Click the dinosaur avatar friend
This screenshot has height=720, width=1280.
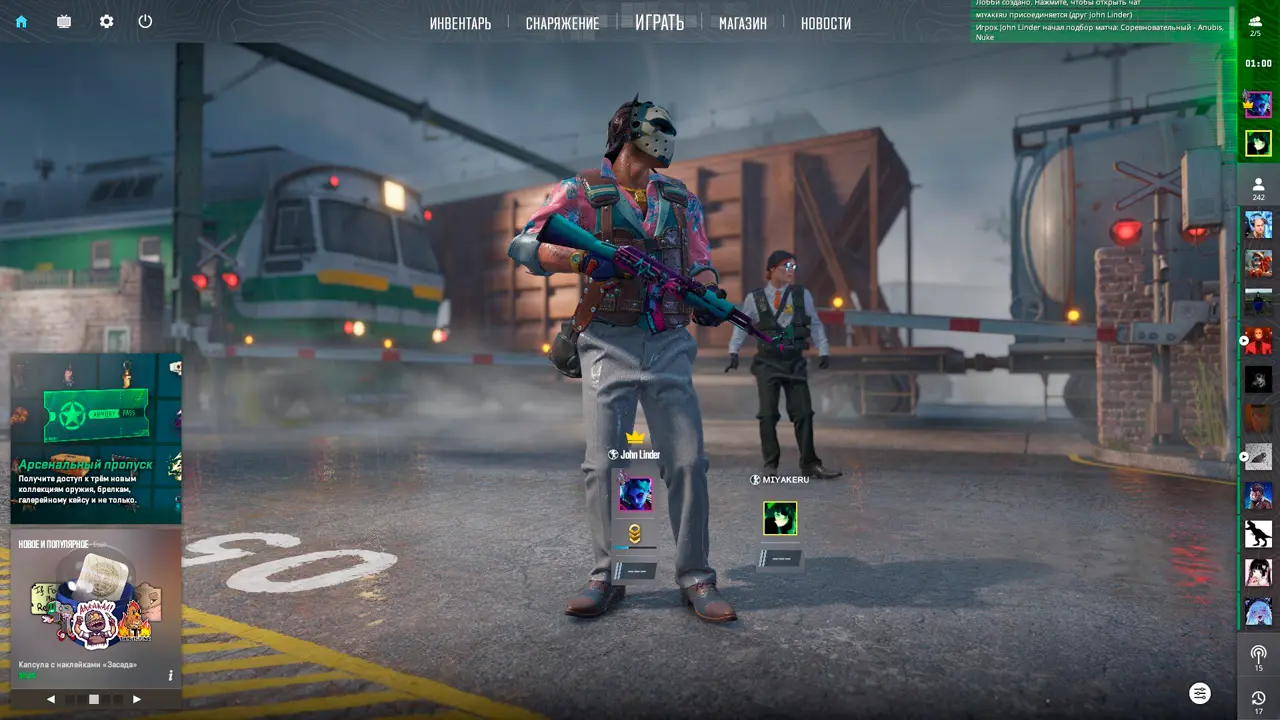(x=1258, y=533)
